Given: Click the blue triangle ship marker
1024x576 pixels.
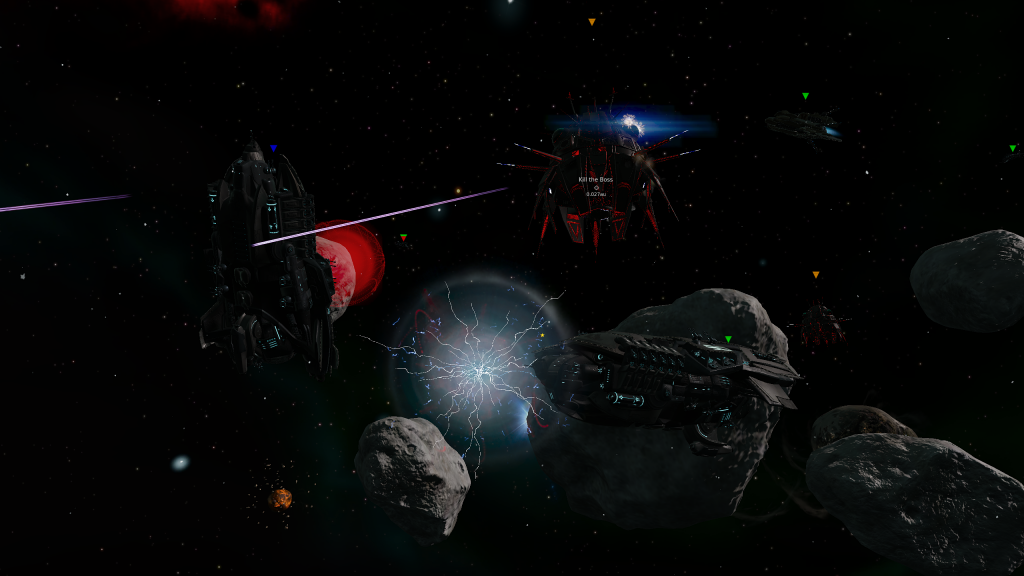Looking at the screenshot, I should (x=273, y=148).
